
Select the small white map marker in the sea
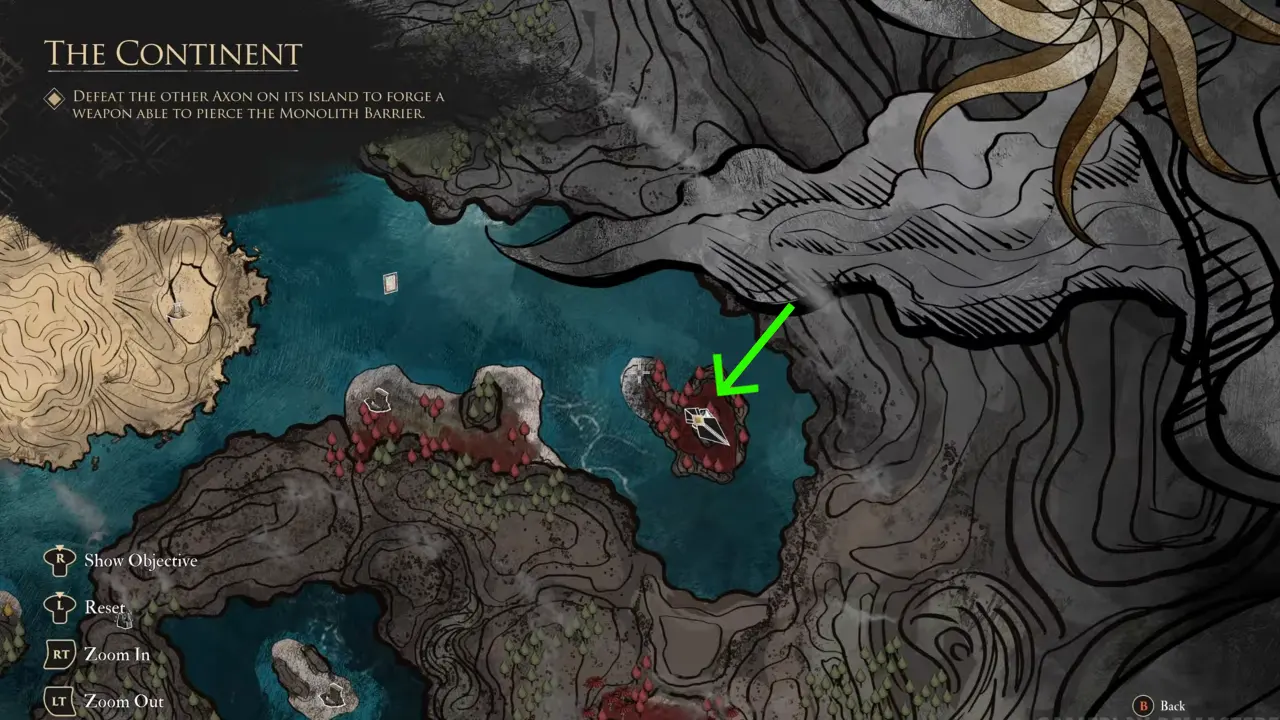point(389,283)
